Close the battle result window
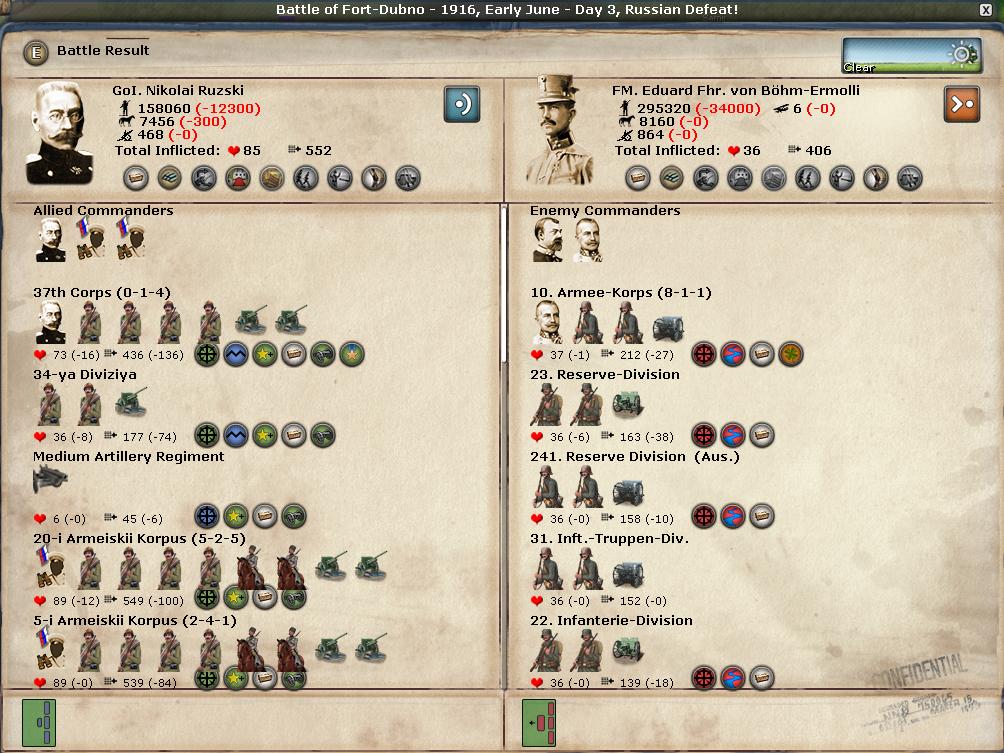1004x753 pixels. [987, 10]
